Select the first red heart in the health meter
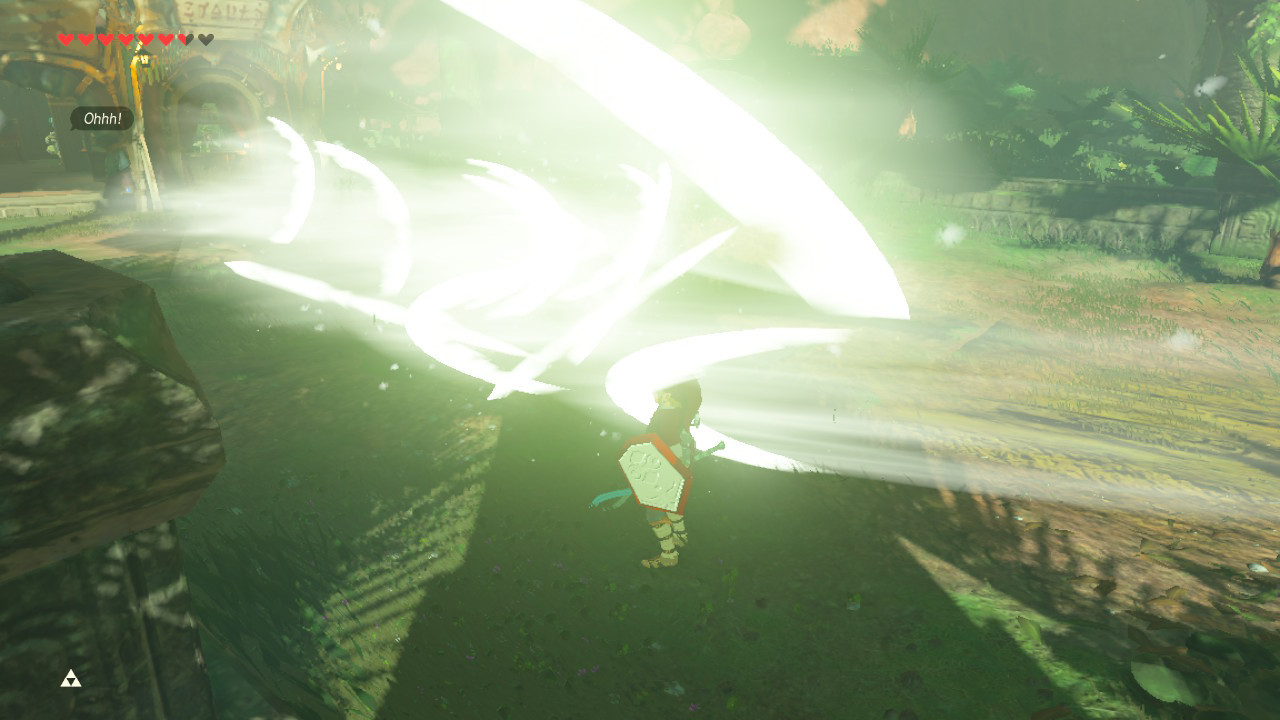Viewport: 1280px width, 720px height. [67, 39]
